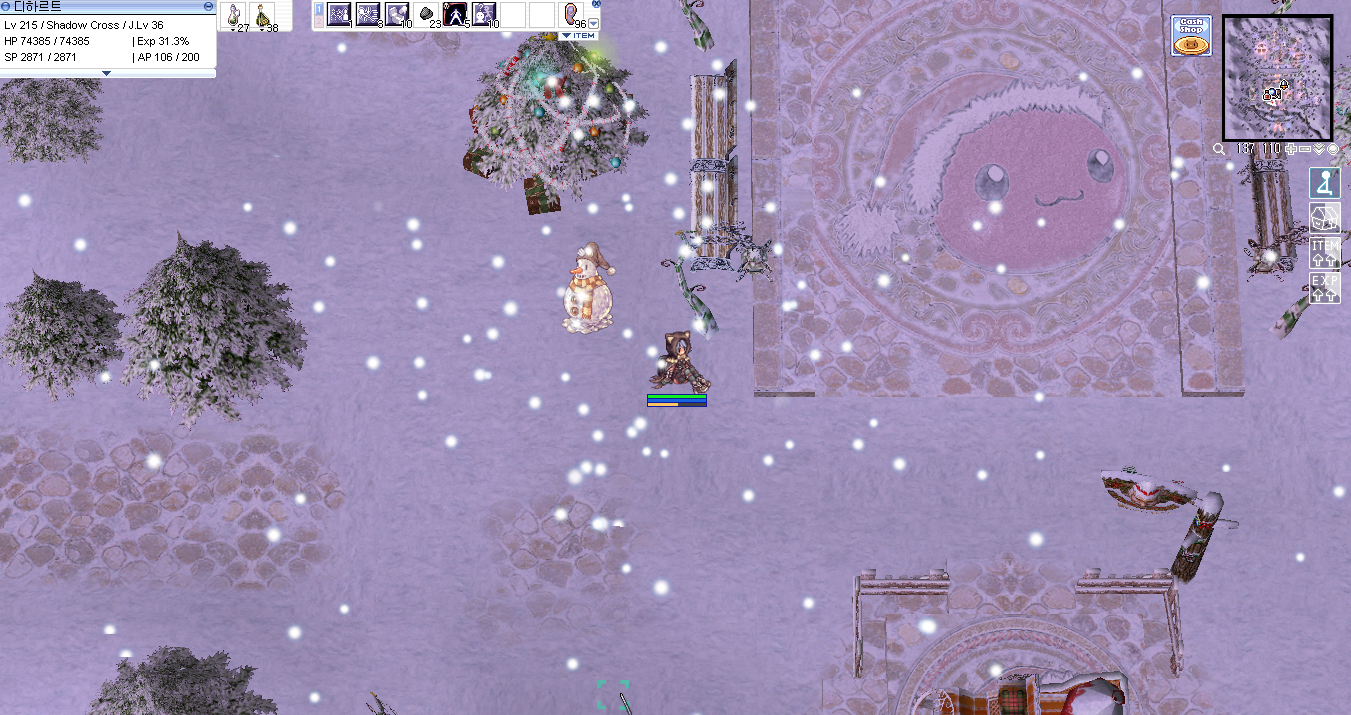Open the ITEM dropdown under hotbar
The width and height of the screenshot is (1351, 715).
[x=577, y=35]
